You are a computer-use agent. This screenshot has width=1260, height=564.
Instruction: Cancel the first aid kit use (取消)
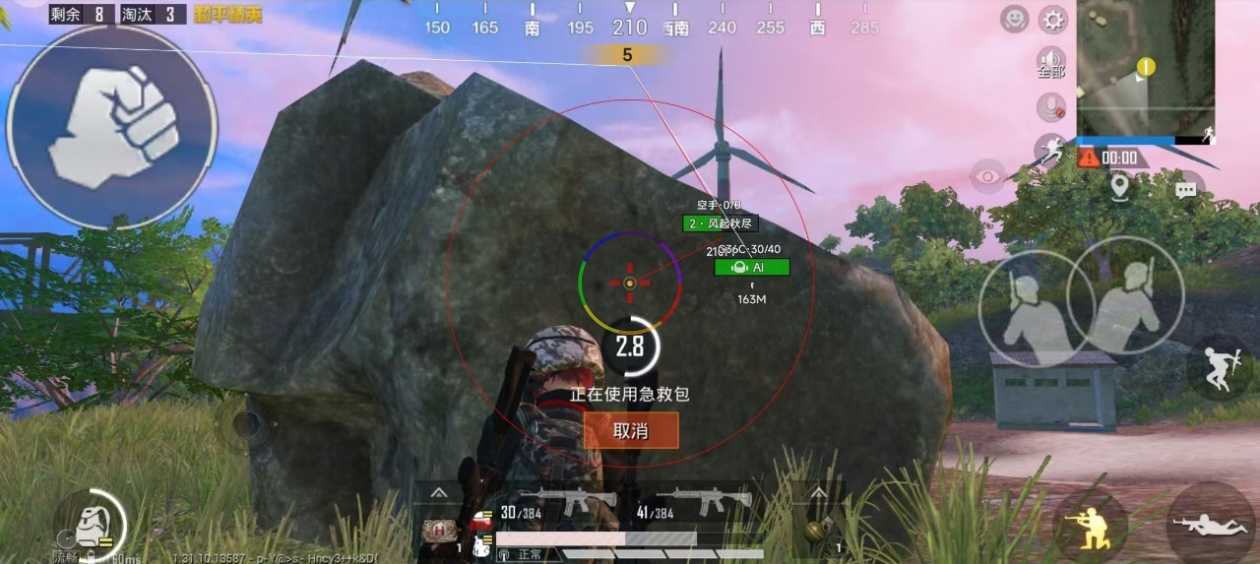pyautogui.click(x=631, y=431)
